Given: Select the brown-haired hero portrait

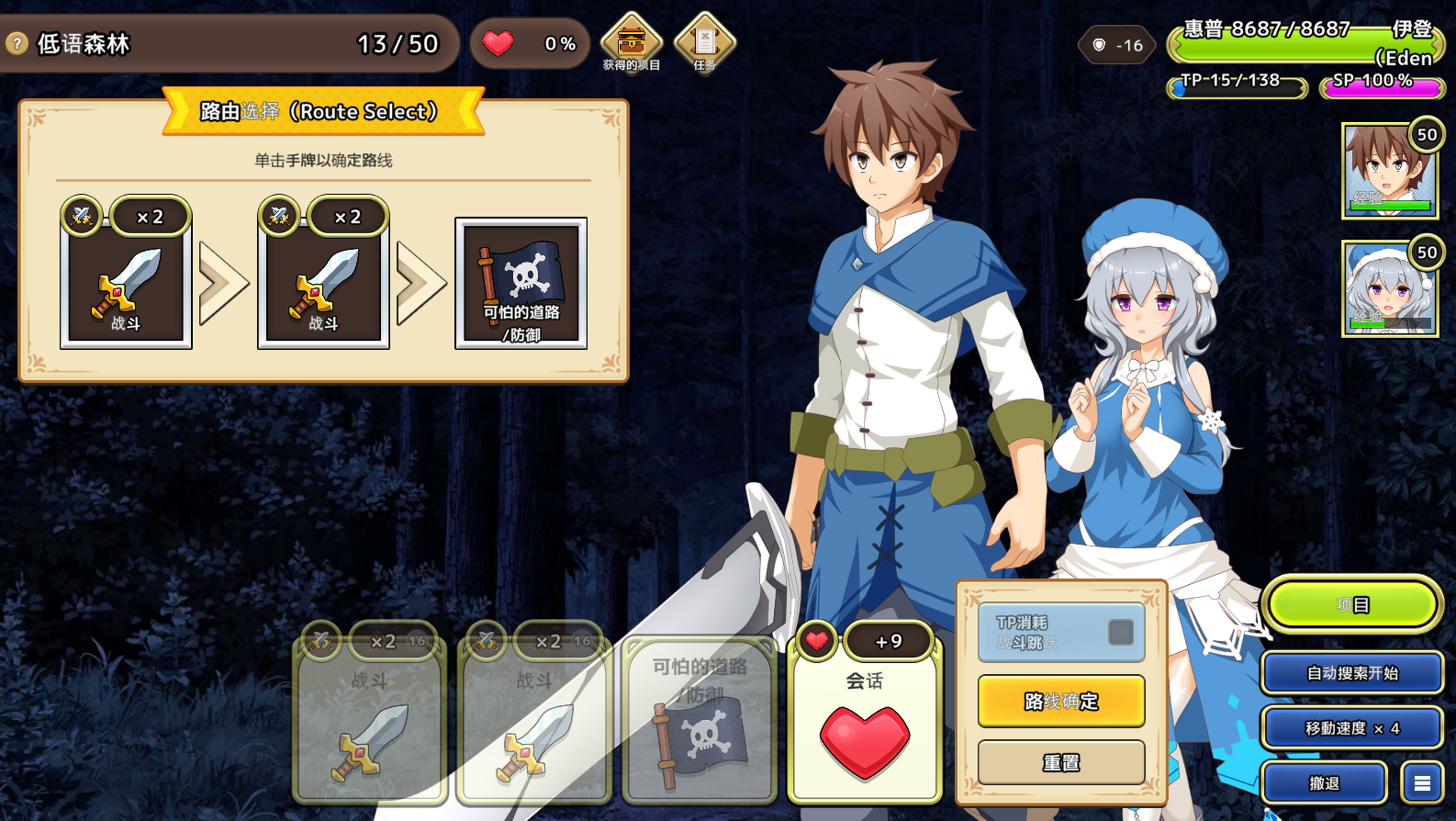Looking at the screenshot, I should pos(1389,171).
